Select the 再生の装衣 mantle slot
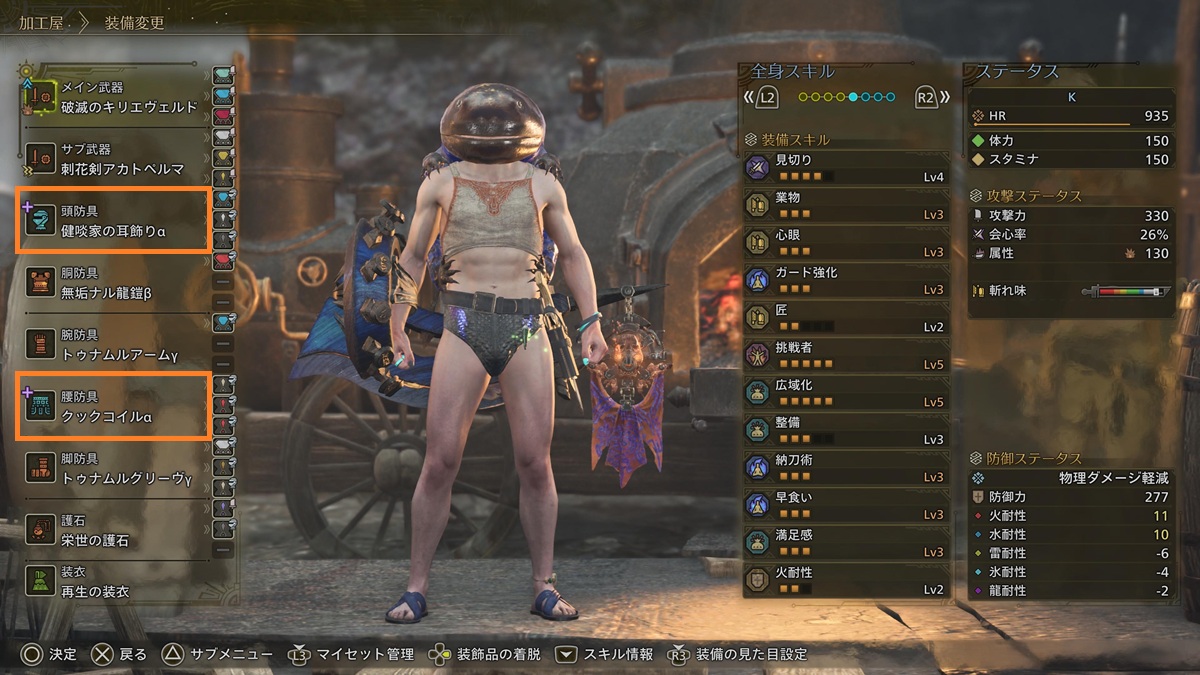This screenshot has width=1200, height=675. pos(115,583)
